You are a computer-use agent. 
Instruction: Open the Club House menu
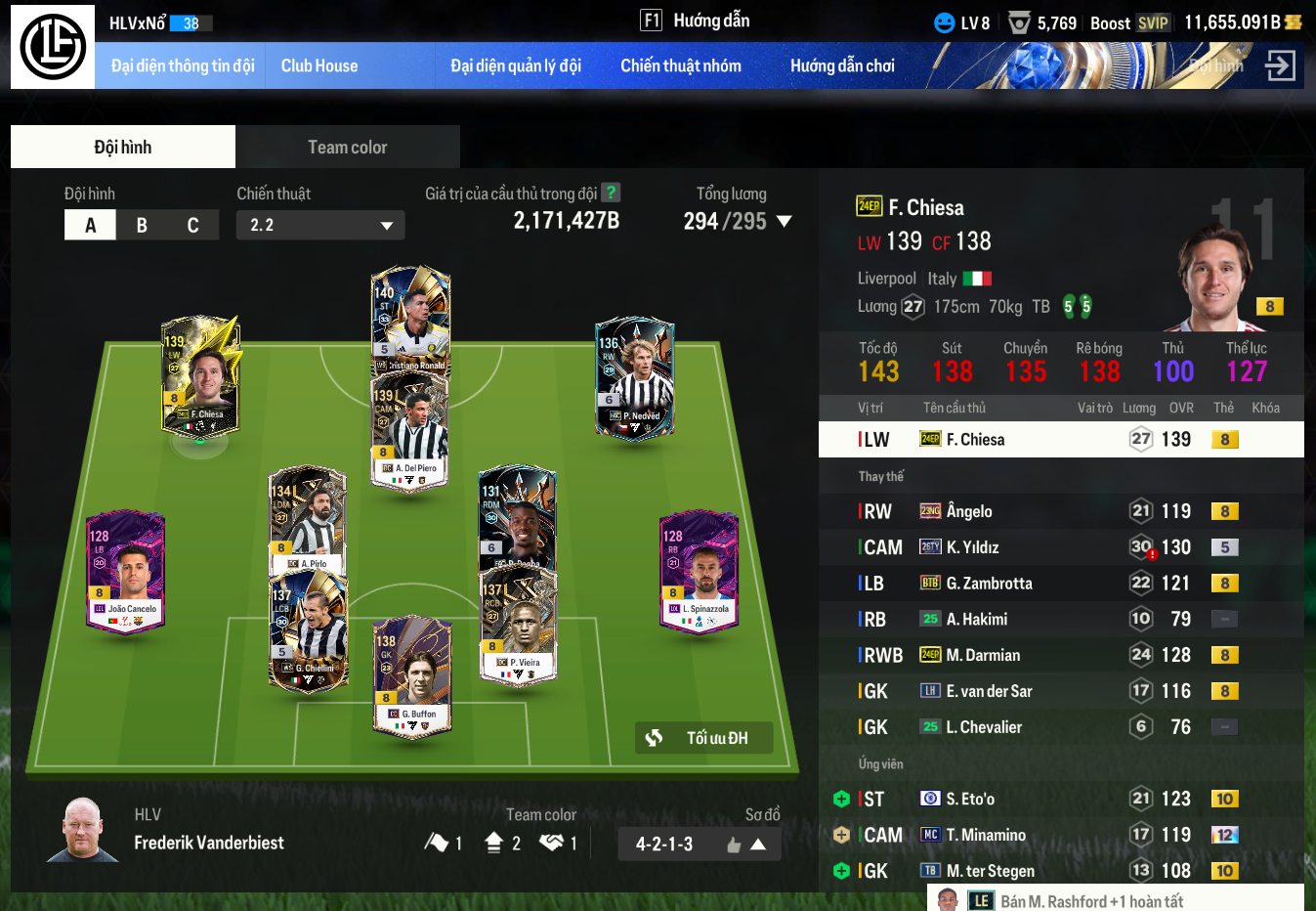pos(319,66)
